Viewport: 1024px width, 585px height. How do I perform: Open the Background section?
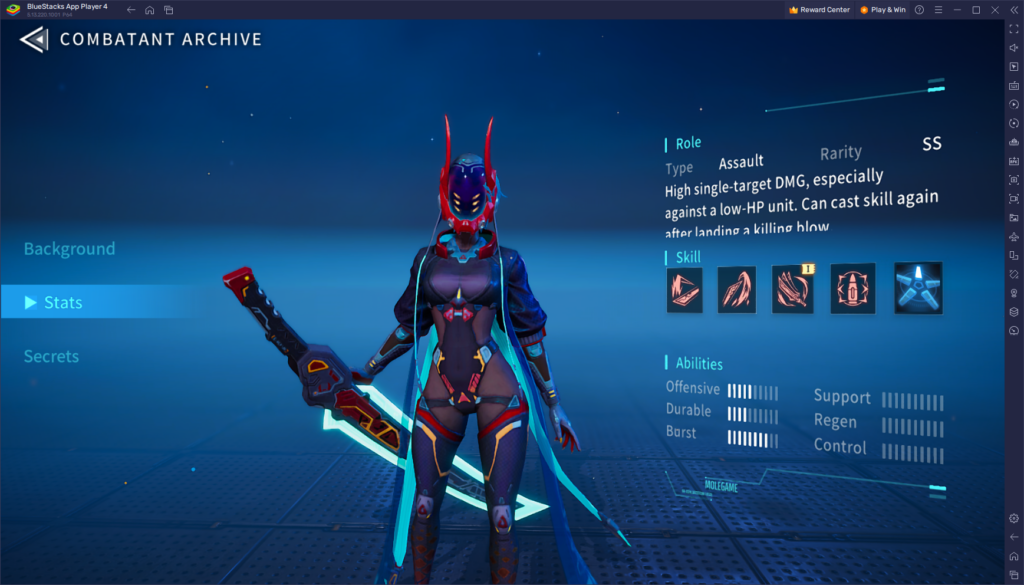coord(69,249)
